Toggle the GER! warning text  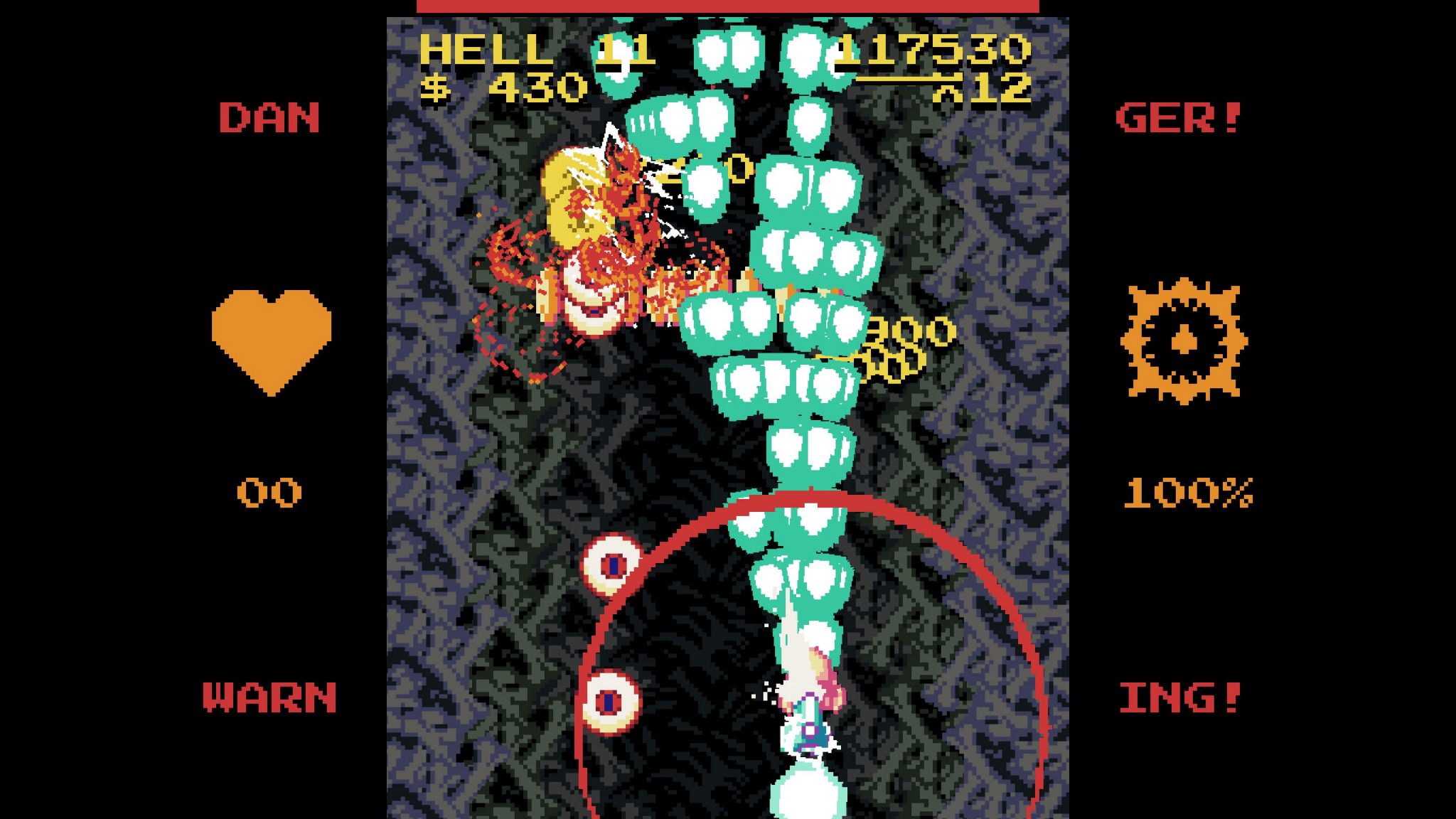click(x=1177, y=119)
